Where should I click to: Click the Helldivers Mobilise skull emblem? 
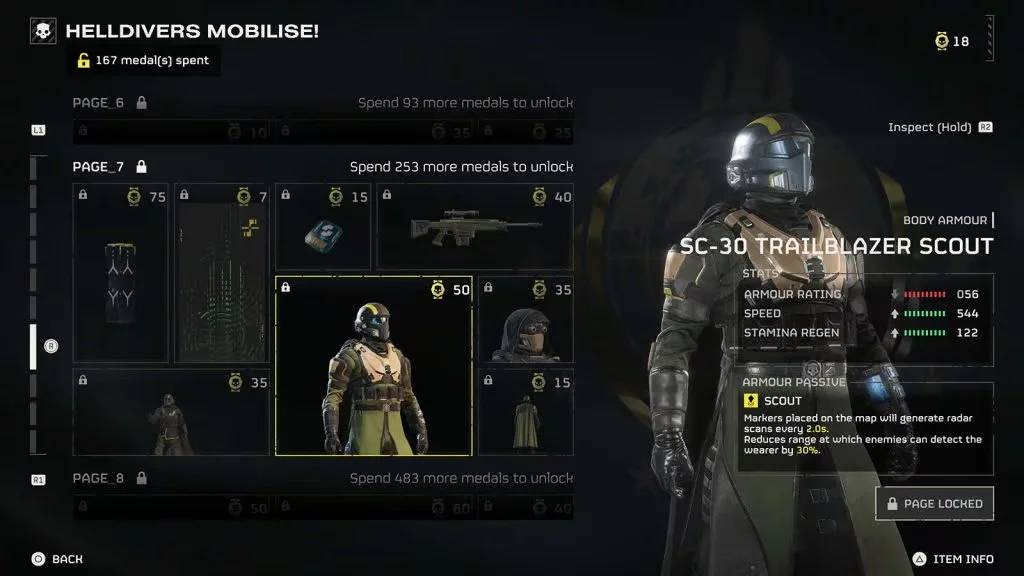(44, 32)
